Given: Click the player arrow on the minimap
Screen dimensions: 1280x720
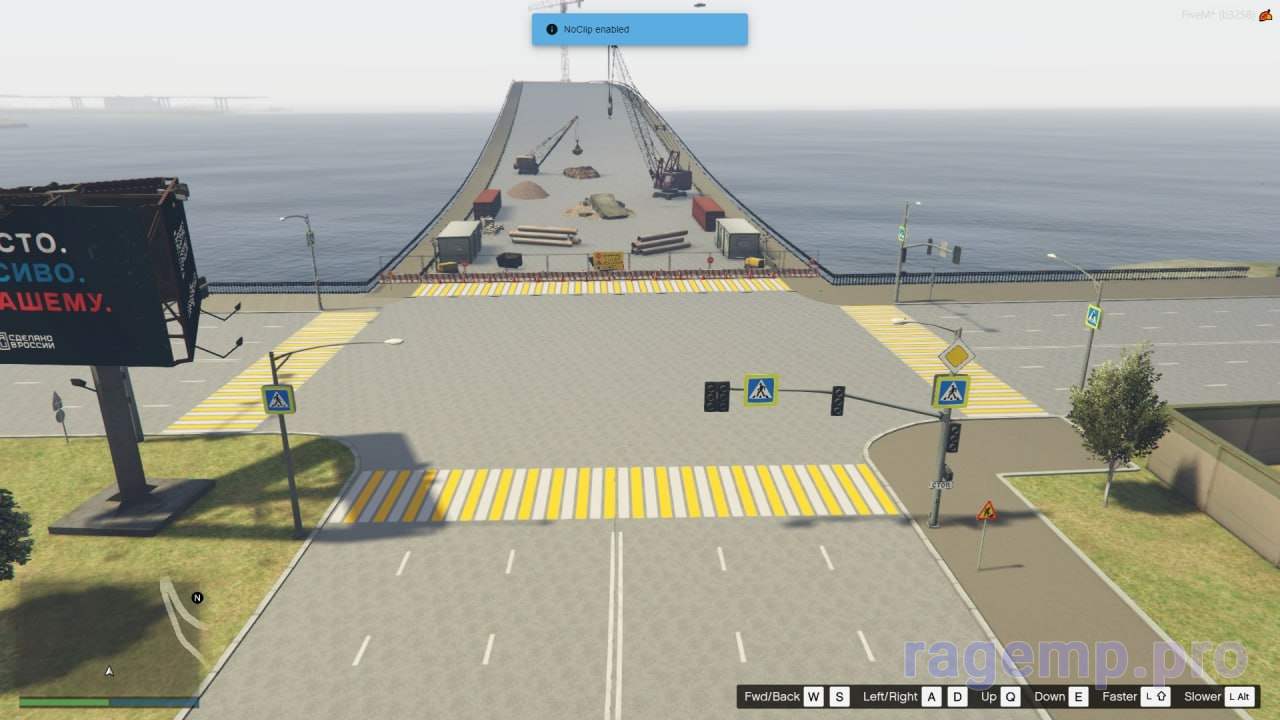Looking at the screenshot, I should (109, 671).
